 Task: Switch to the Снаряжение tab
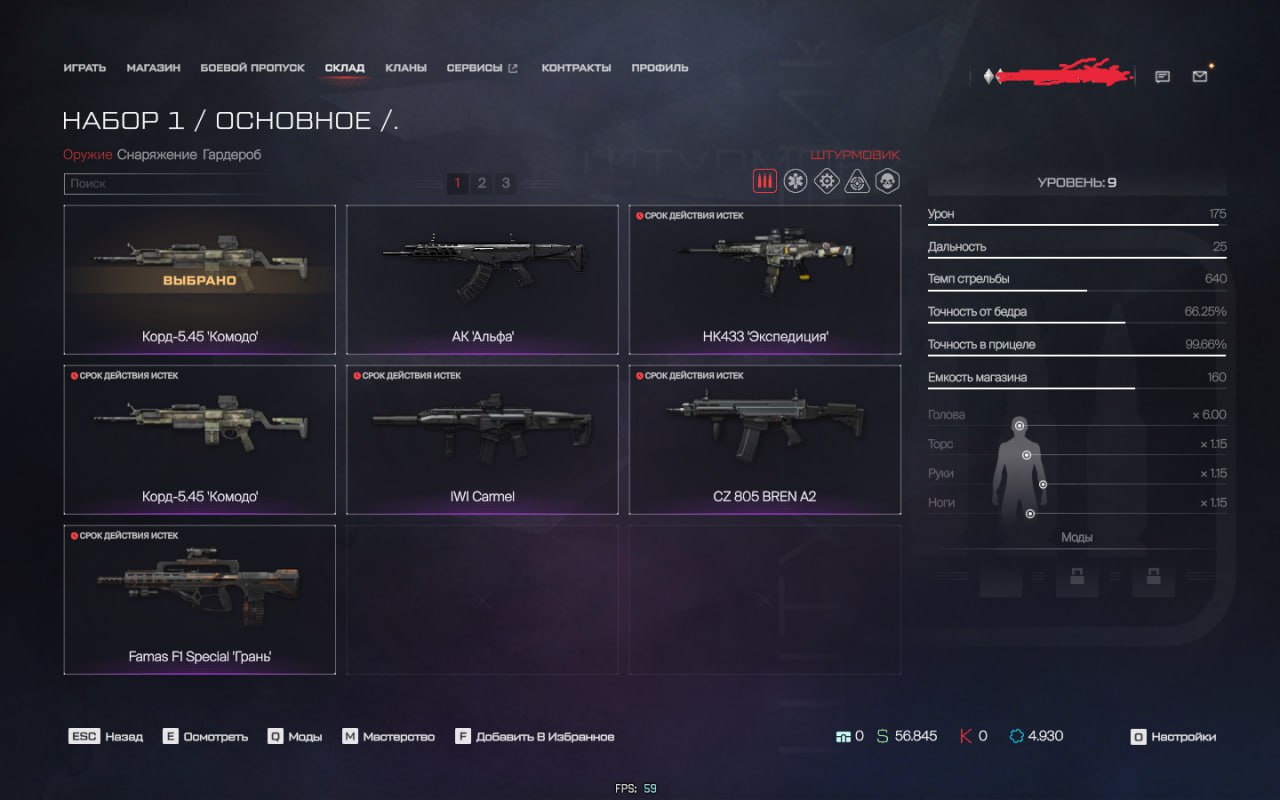click(x=157, y=155)
